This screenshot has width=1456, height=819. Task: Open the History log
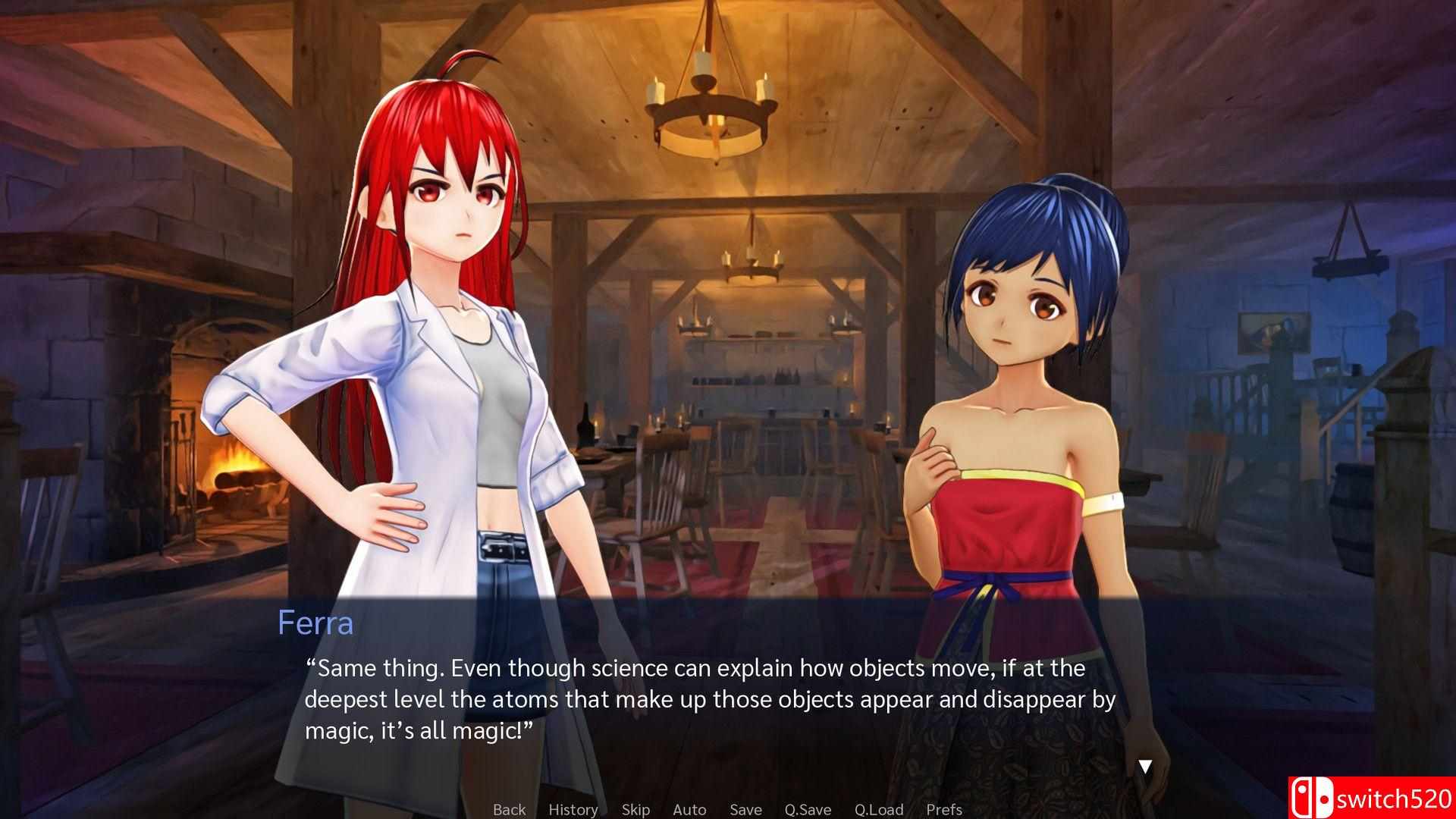(573, 809)
